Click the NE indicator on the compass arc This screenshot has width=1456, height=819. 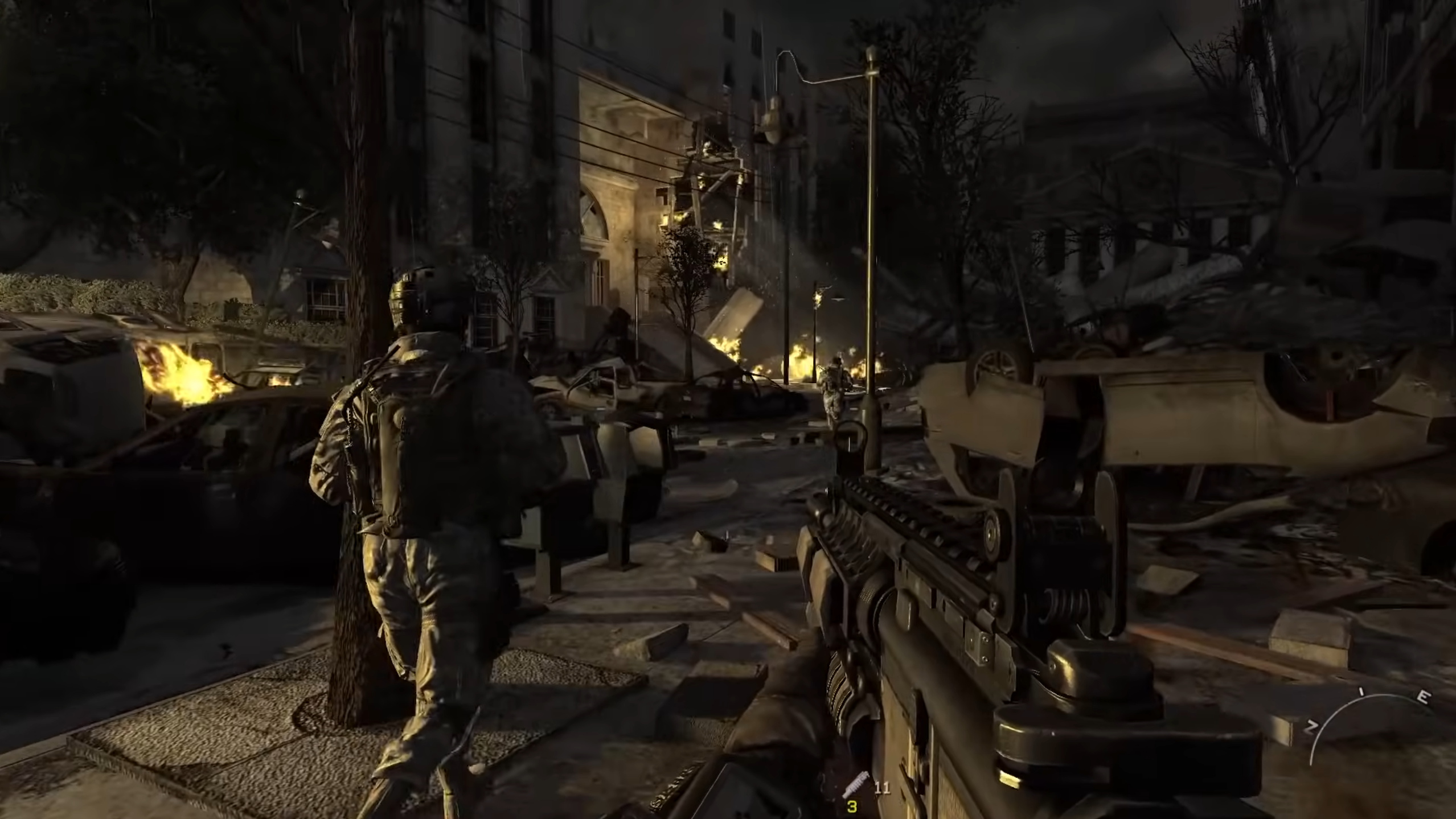(x=1361, y=692)
